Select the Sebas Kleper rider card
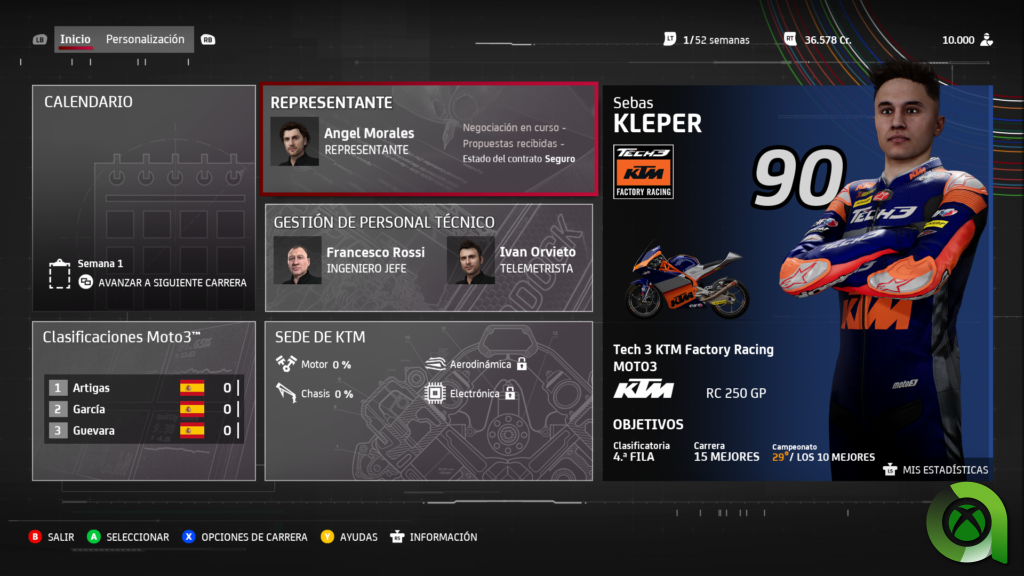This screenshot has height=576, width=1024. pos(796,282)
